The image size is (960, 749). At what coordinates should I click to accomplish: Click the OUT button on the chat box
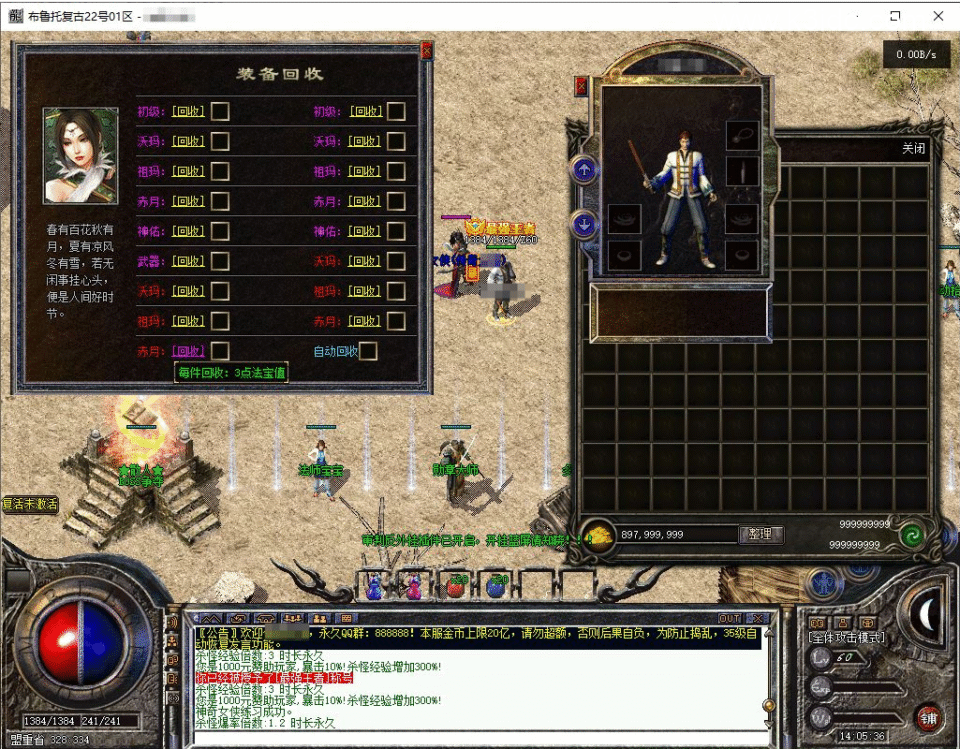tap(730, 619)
